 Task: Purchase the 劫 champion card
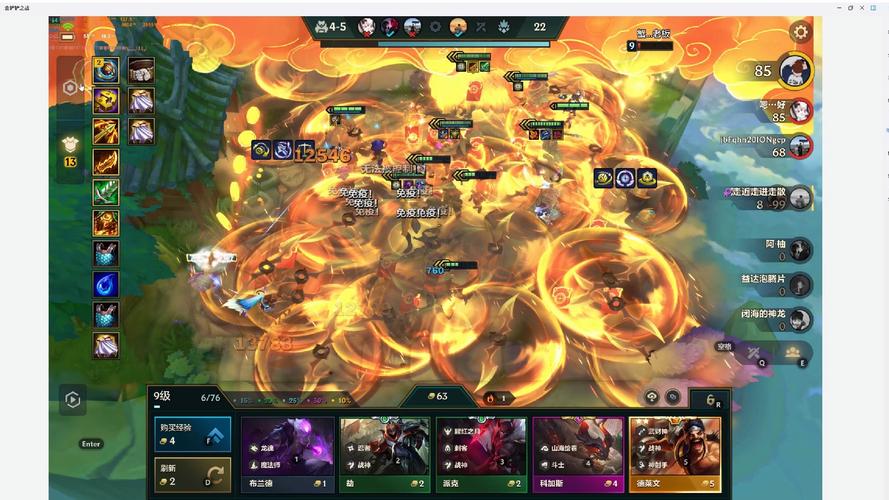384,456
